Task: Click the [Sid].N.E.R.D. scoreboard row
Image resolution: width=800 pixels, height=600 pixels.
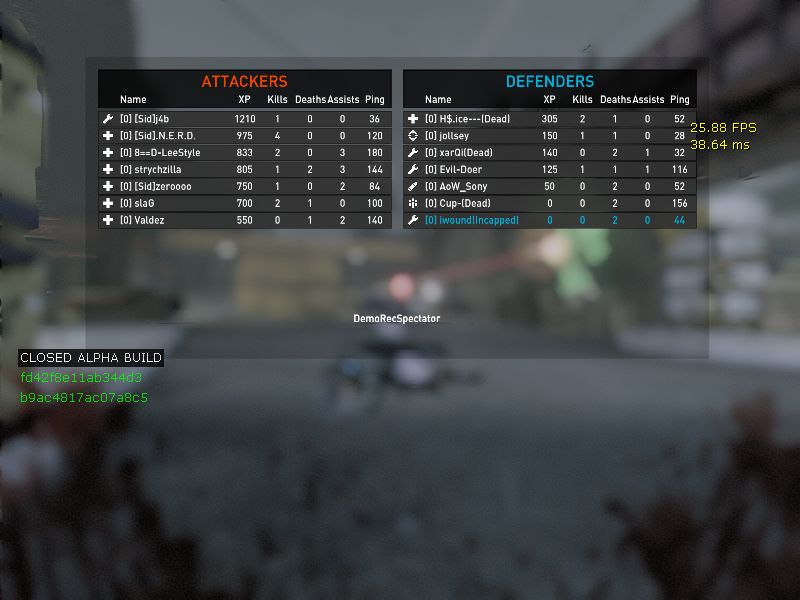Action: (244, 136)
